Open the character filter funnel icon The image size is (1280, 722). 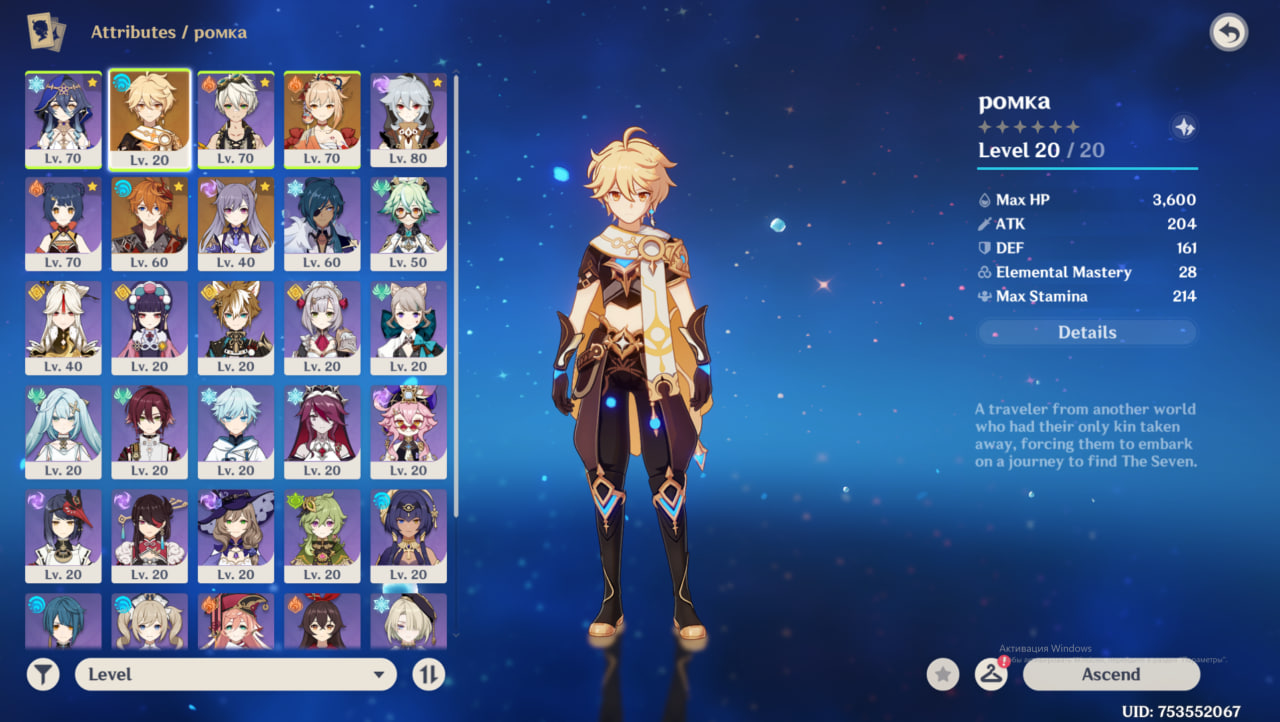(x=43, y=675)
